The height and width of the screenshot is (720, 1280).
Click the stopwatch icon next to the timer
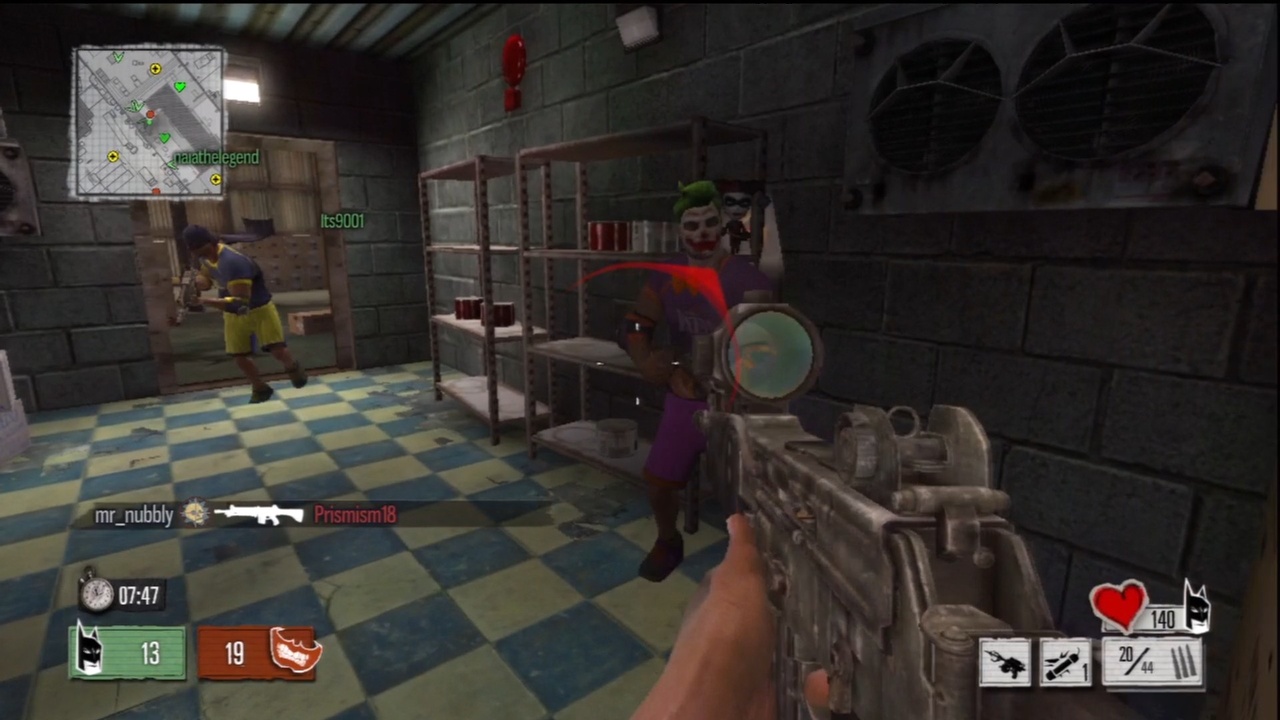(95, 594)
